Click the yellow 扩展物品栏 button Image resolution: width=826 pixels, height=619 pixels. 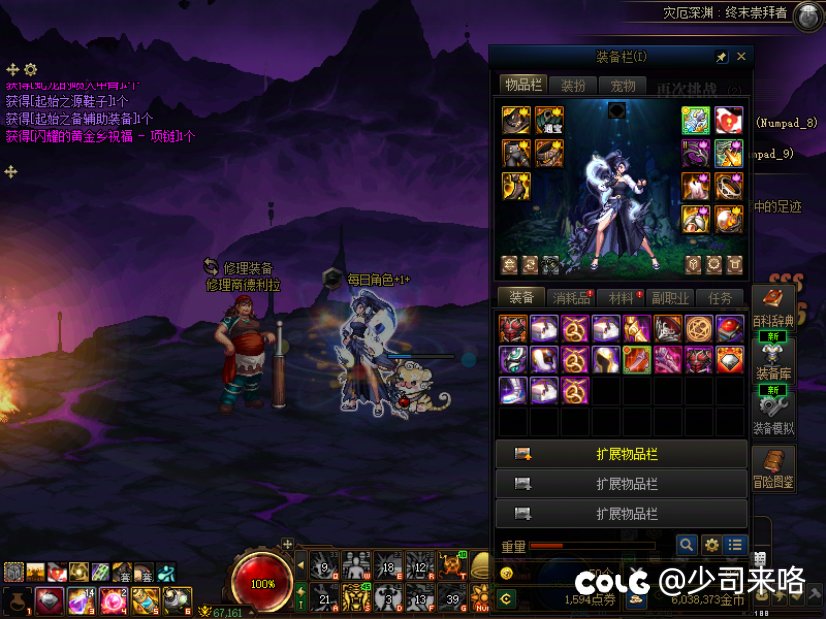click(x=621, y=454)
